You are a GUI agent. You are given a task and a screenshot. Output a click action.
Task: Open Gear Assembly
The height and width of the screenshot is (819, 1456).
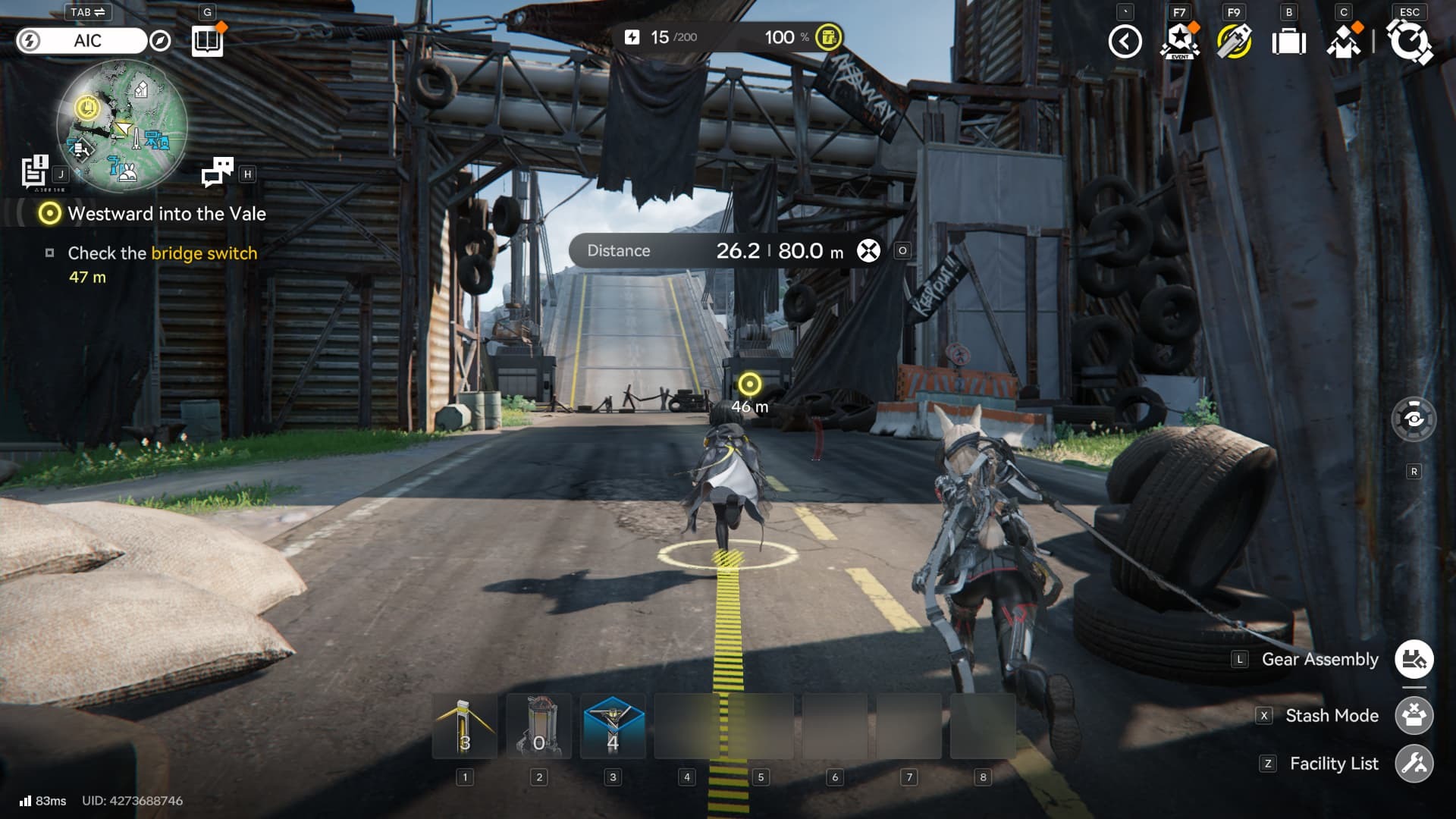1414,660
